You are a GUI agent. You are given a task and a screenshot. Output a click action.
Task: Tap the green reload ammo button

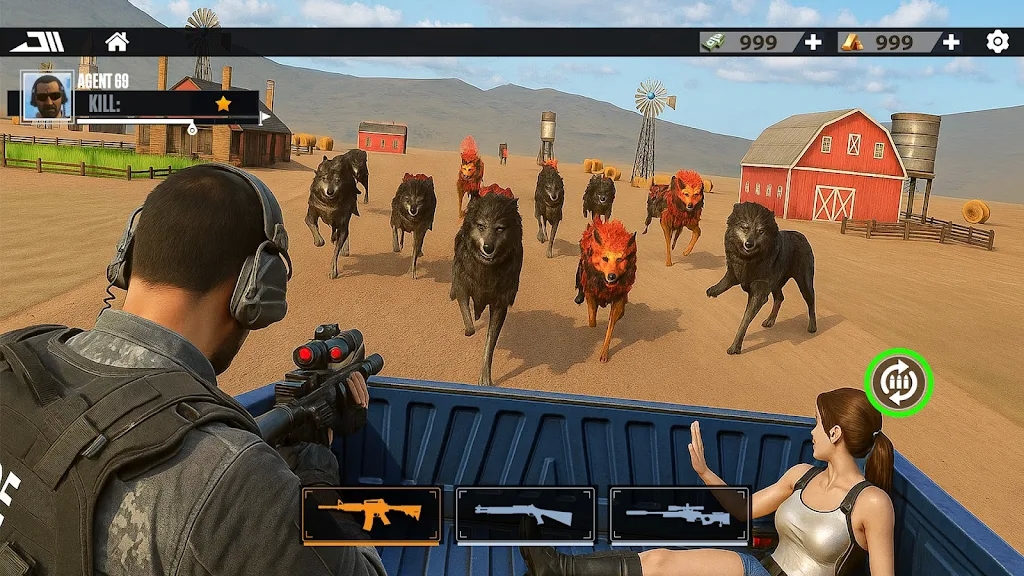point(898,382)
